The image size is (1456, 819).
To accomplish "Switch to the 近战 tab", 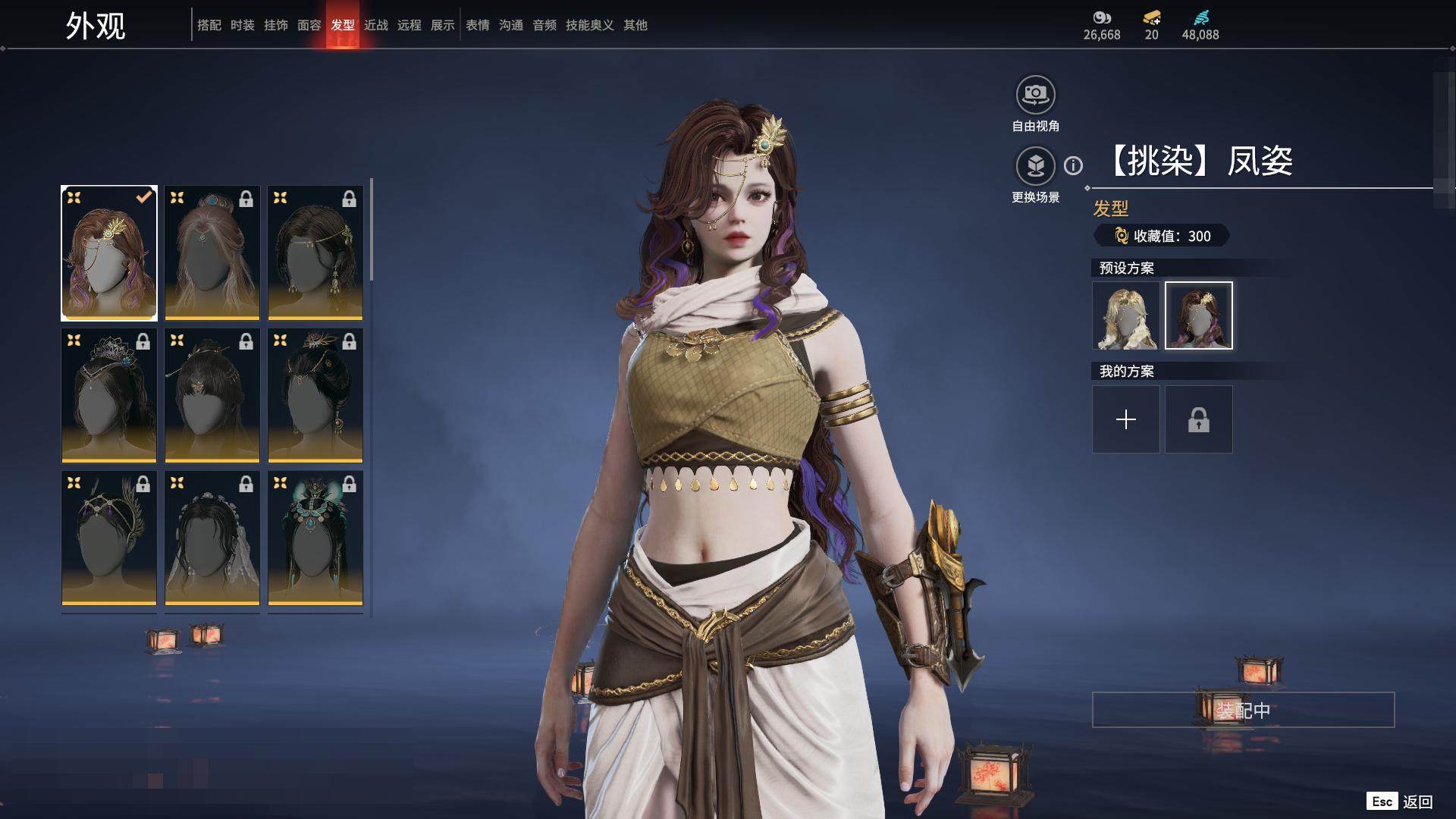I will pyautogui.click(x=375, y=25).
